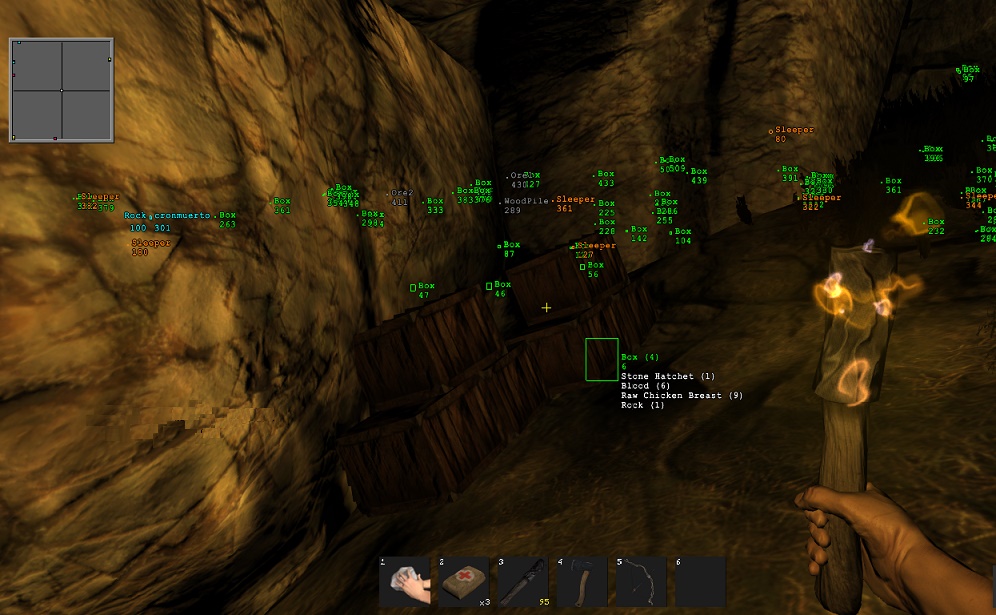Select the hunting bow hotbar slot
Image resolution: width=996 pixels, height=615 pixels.
click(x=641, y=582)
